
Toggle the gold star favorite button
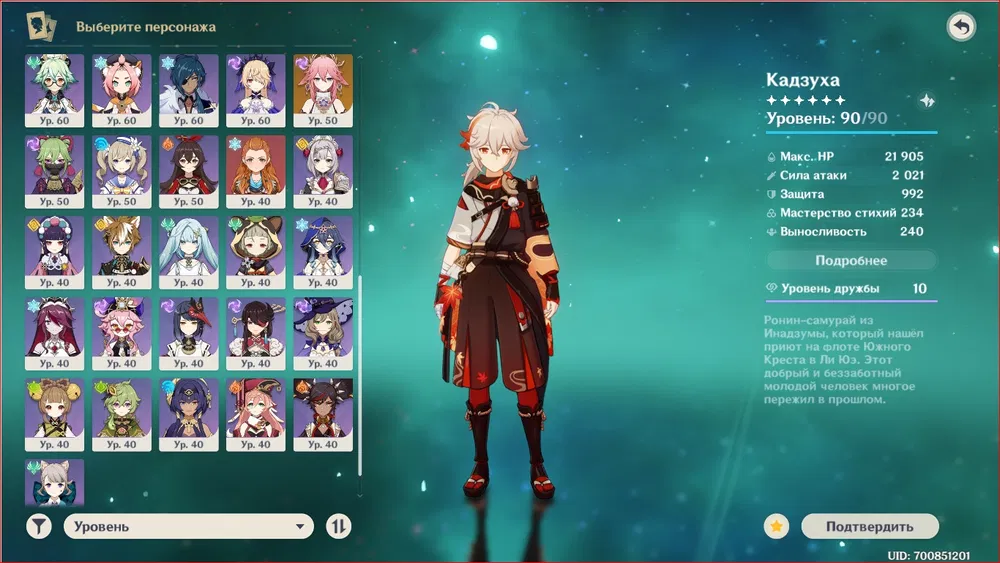pos(777,526)
